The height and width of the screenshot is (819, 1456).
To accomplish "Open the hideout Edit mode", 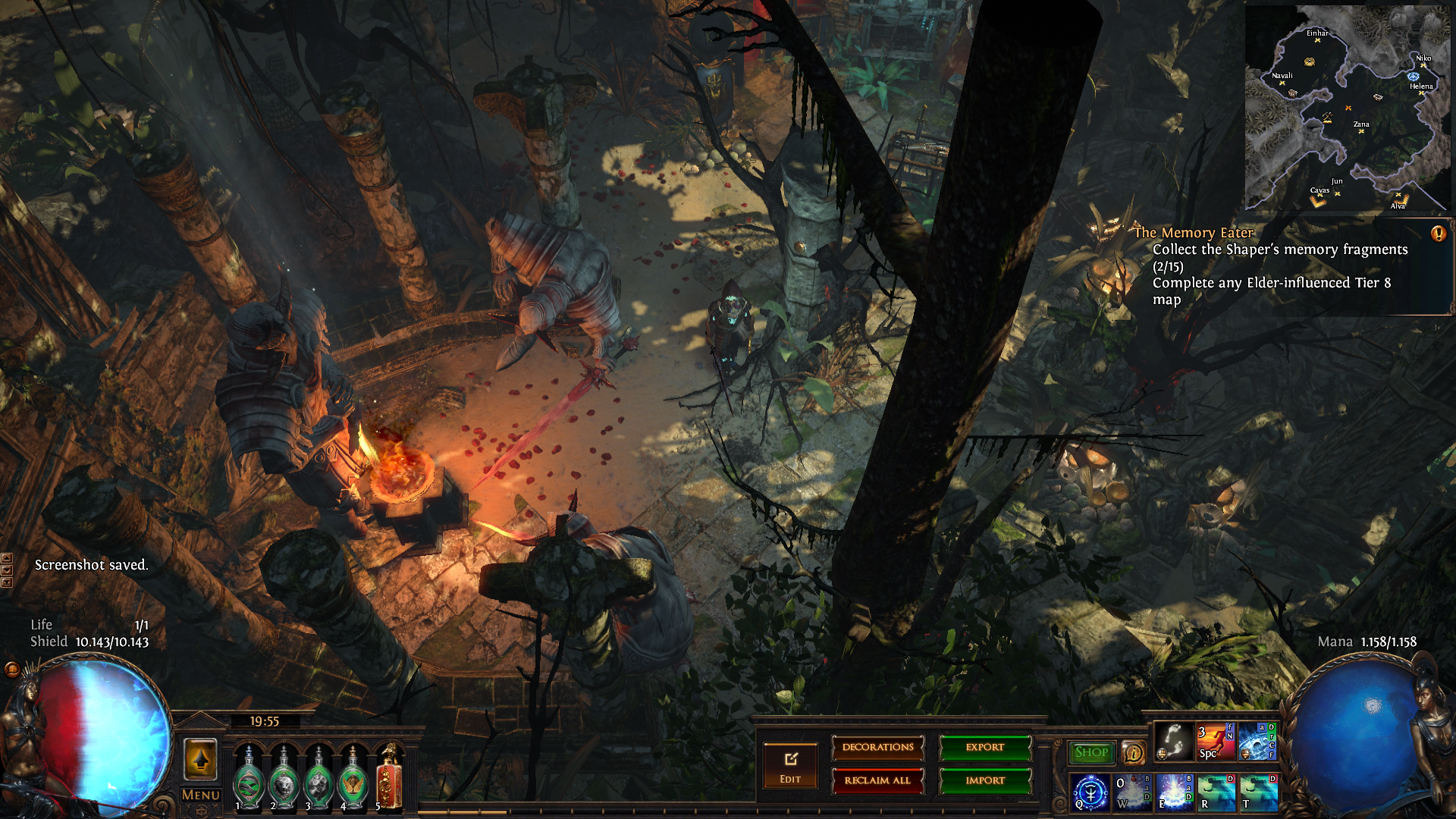I will 790,765.
